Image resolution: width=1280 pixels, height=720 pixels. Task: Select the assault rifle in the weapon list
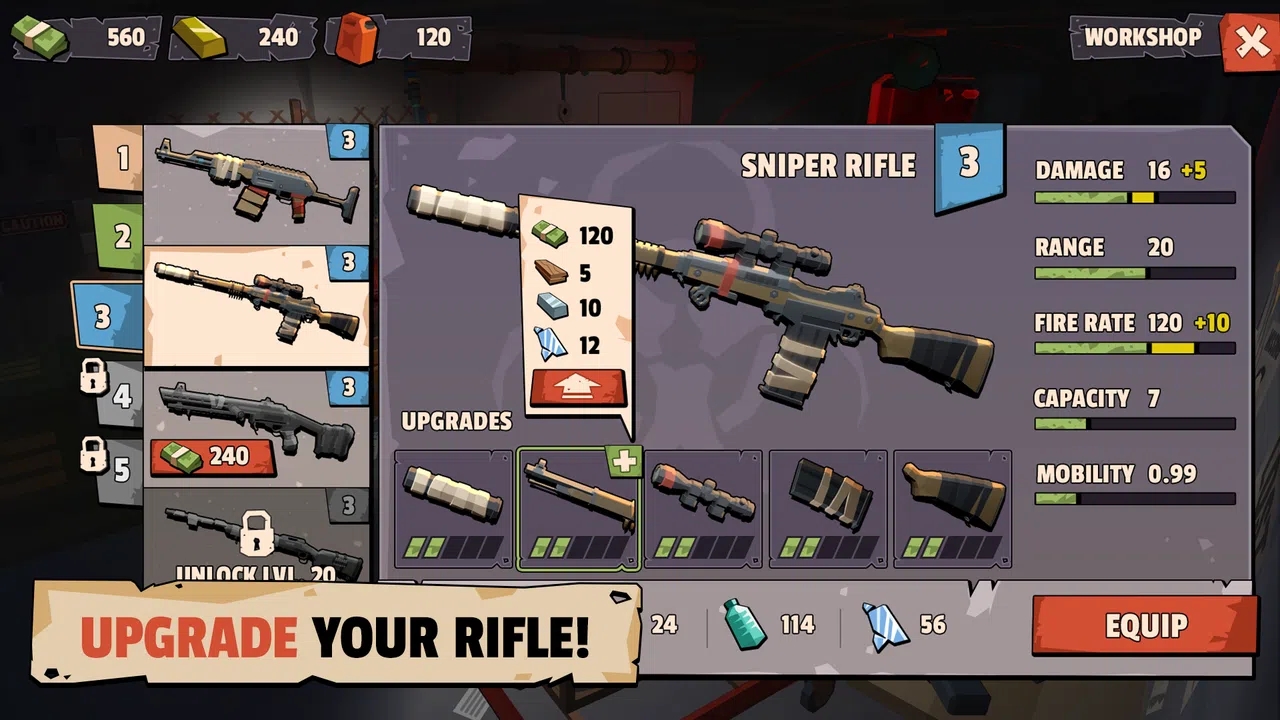coord(256,185)
